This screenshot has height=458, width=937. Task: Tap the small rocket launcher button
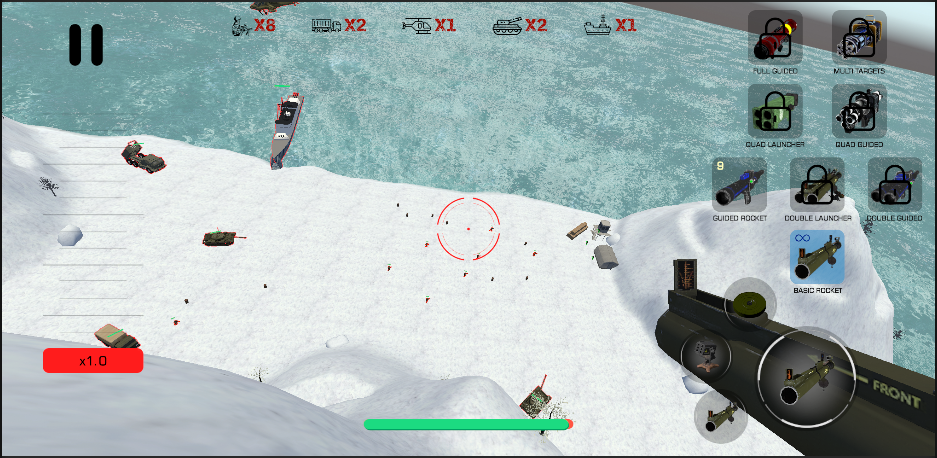[x=719, y=413]
